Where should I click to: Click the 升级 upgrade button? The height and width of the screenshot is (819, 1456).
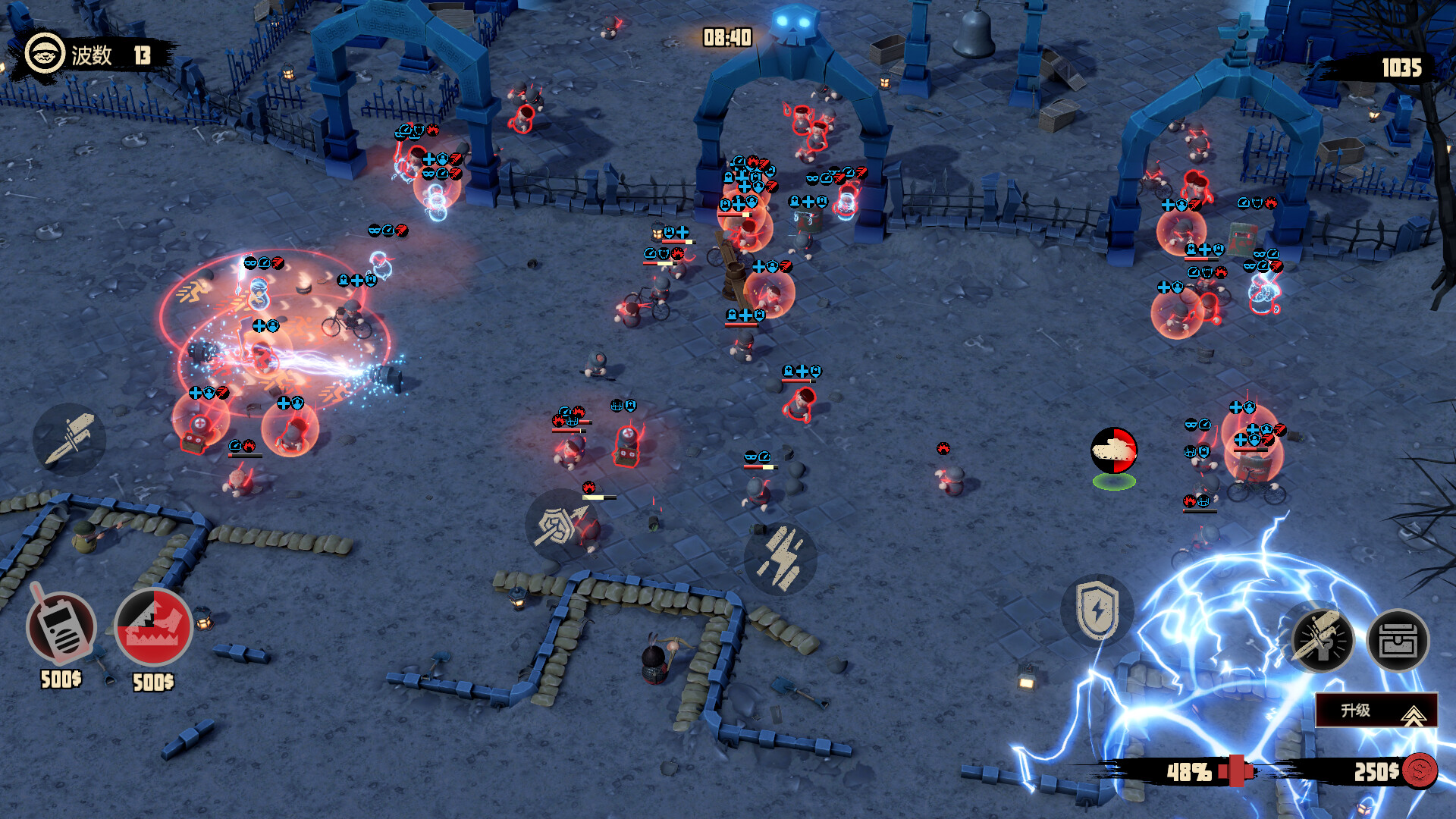pos(1376,711)
